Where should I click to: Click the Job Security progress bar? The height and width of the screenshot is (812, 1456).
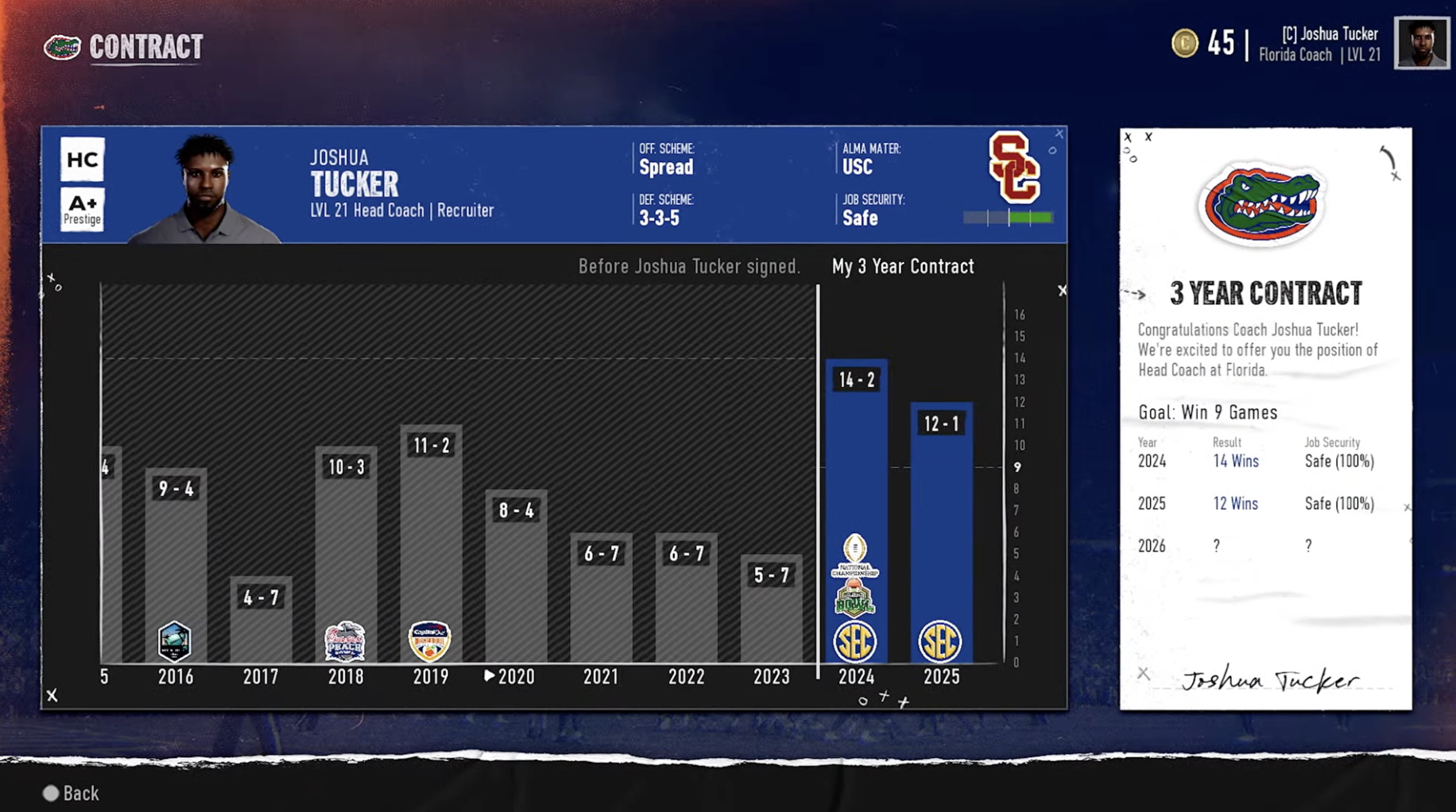pyautogui.click(x=1006, y=215)
